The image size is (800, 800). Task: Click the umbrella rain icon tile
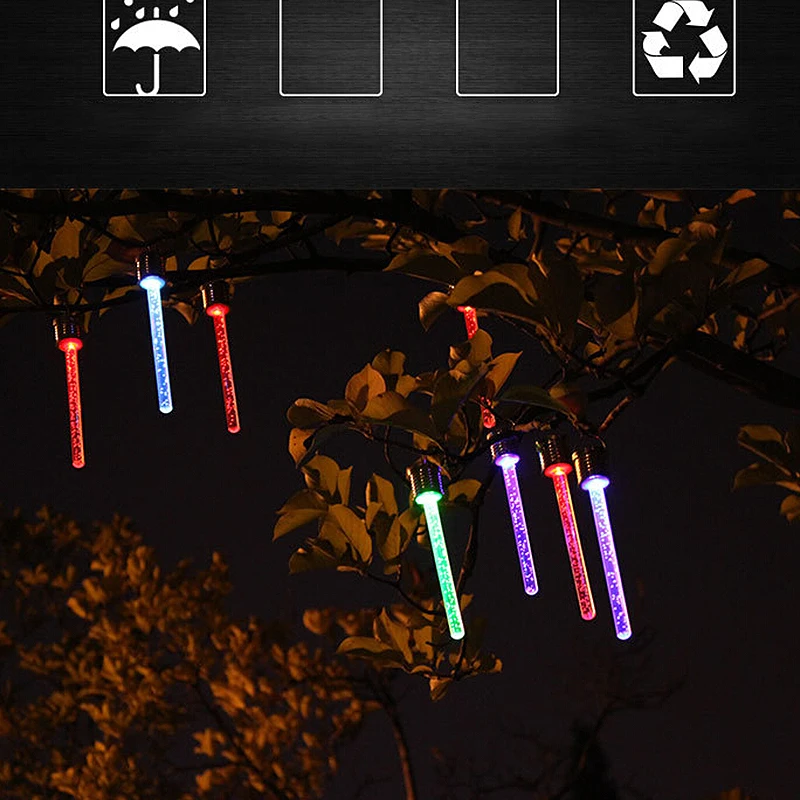click(x=154, y=46)
